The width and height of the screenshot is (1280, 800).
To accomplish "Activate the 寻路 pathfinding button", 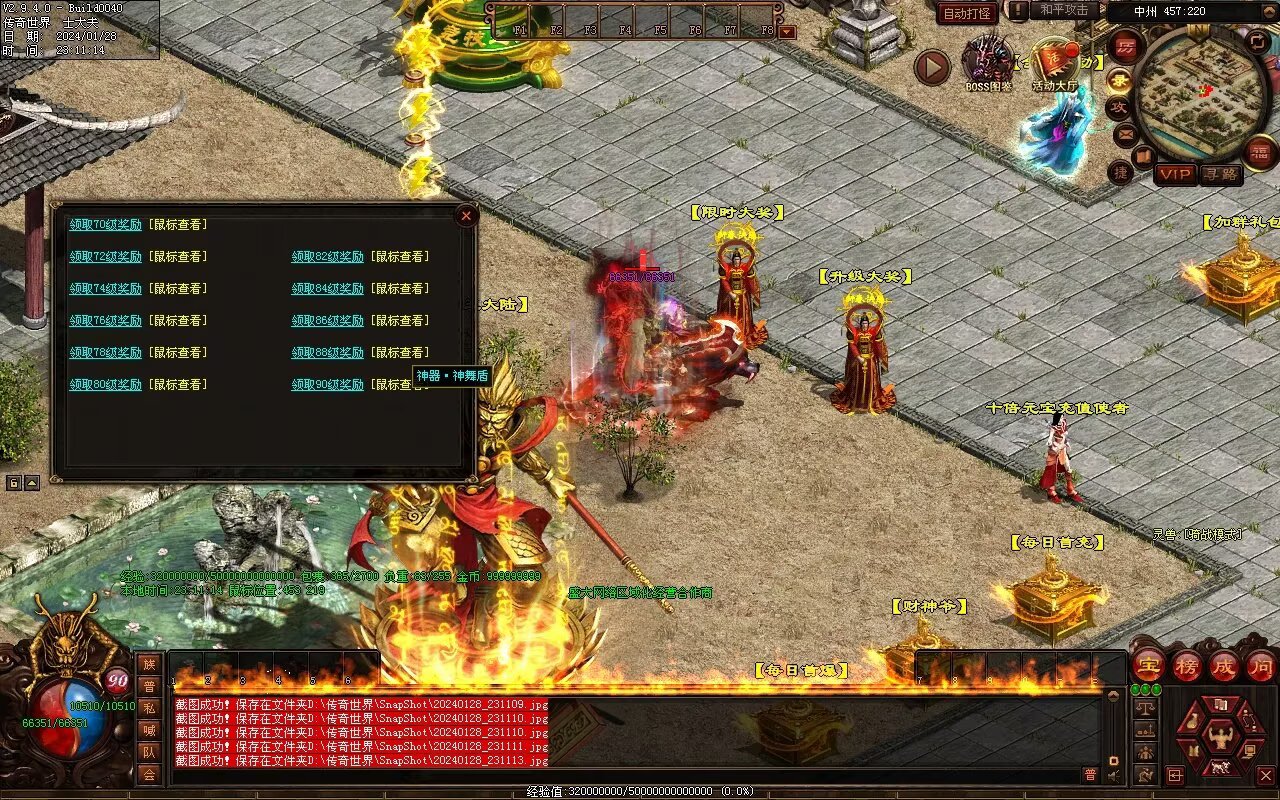I will [x=1220, y=174].
